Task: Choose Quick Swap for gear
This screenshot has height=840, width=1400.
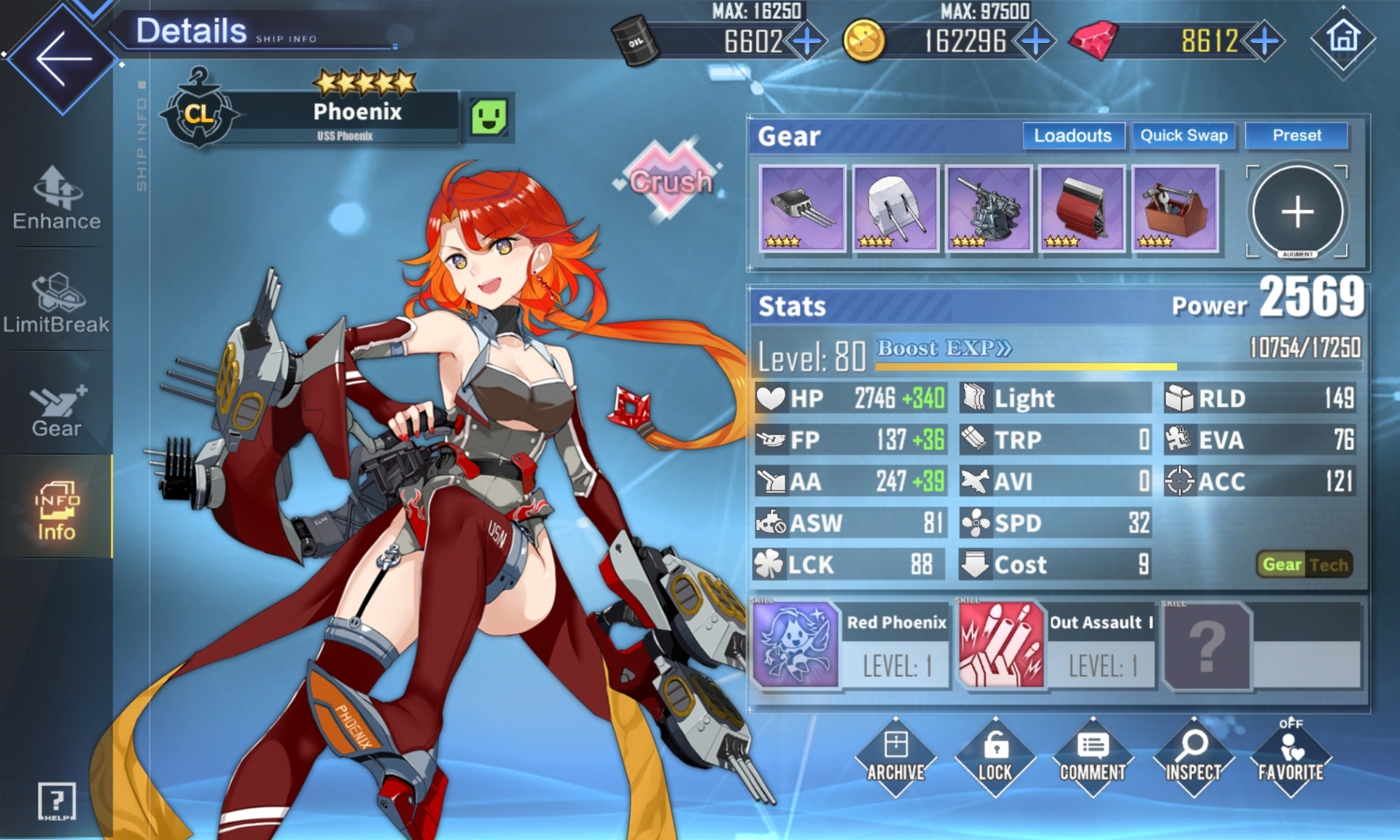Action: tap(1183, 136)
